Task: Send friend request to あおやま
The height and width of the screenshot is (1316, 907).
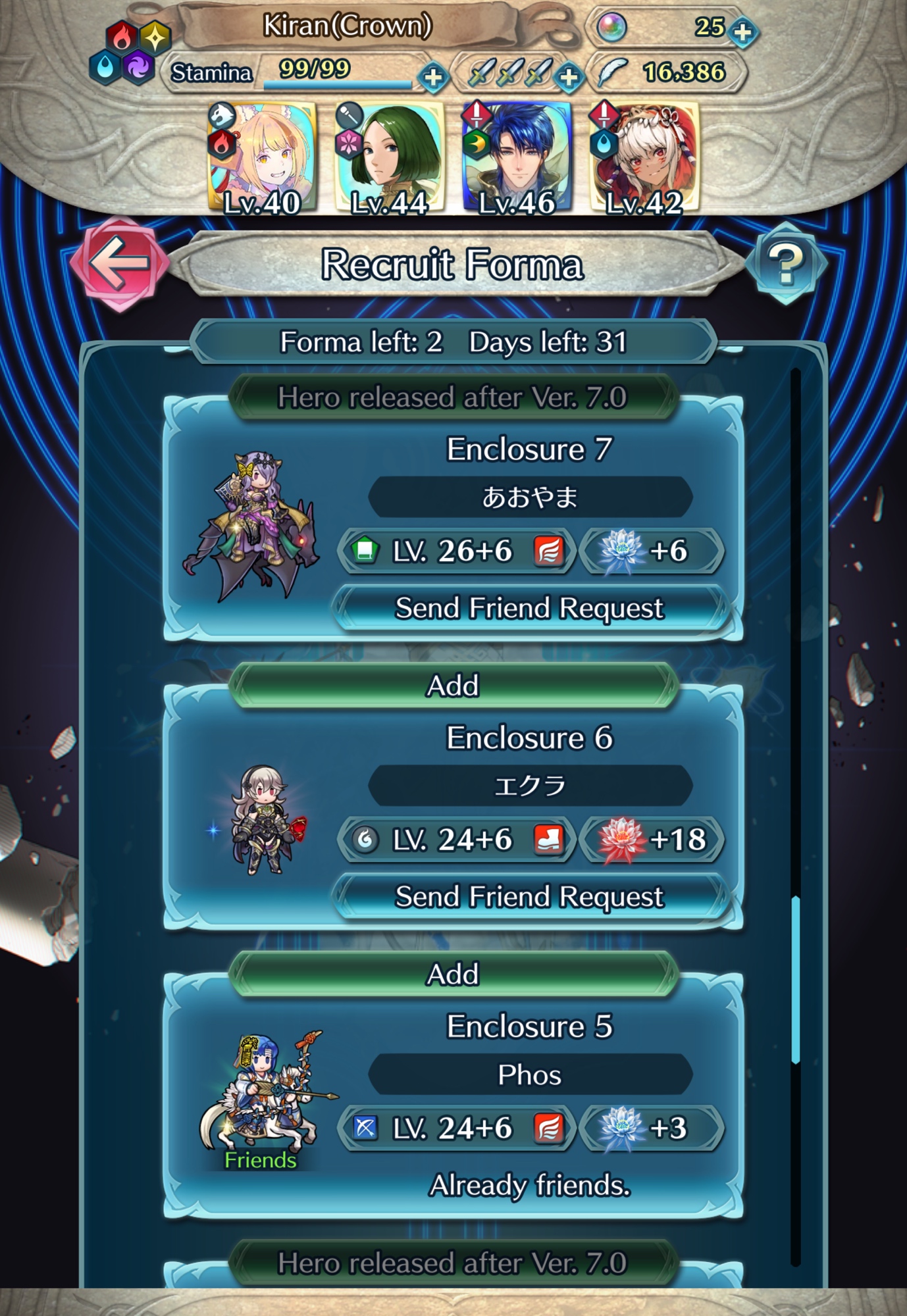Action: click(529, 608)
